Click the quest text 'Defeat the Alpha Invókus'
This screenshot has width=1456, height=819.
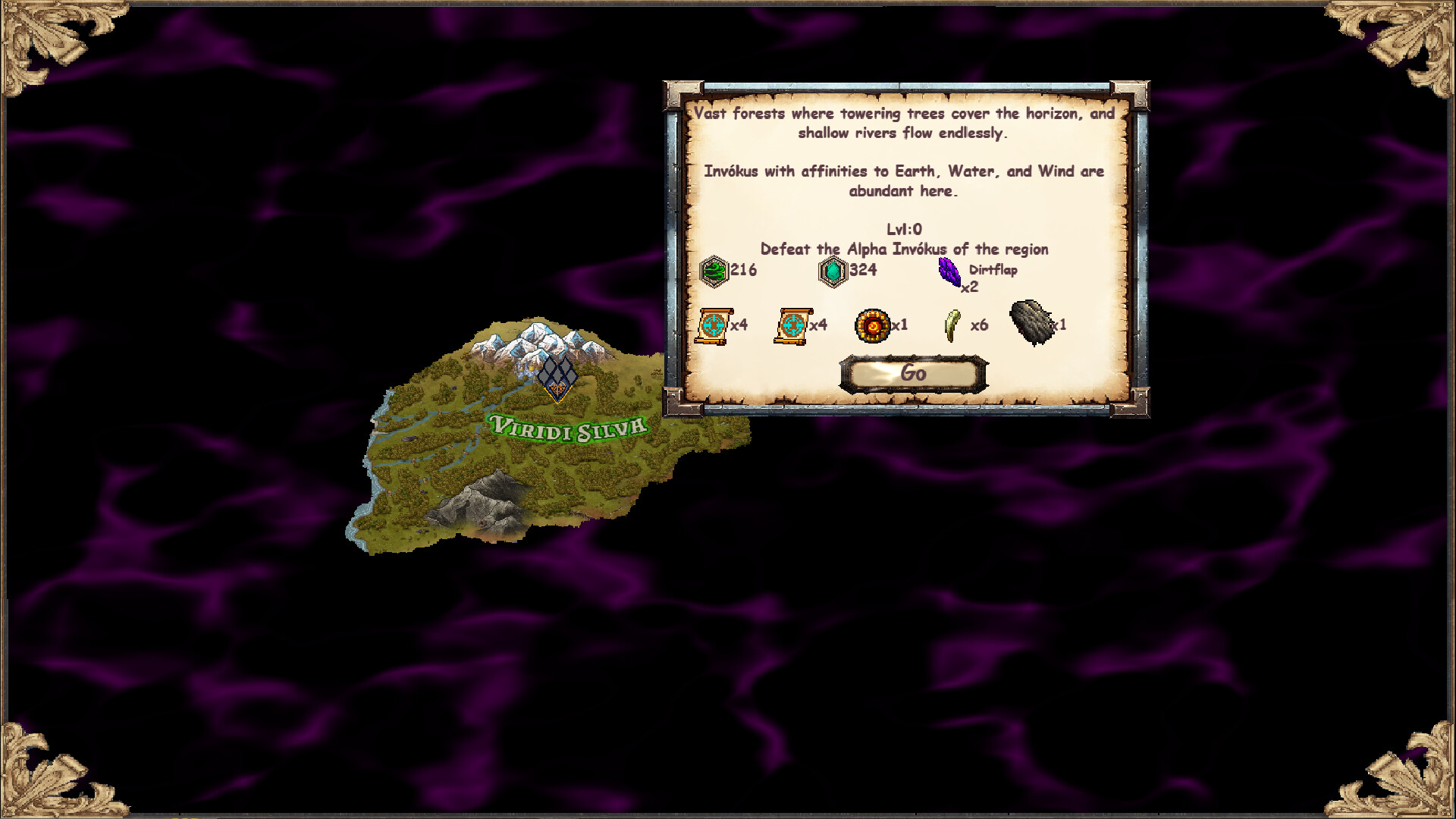point(905,249)
